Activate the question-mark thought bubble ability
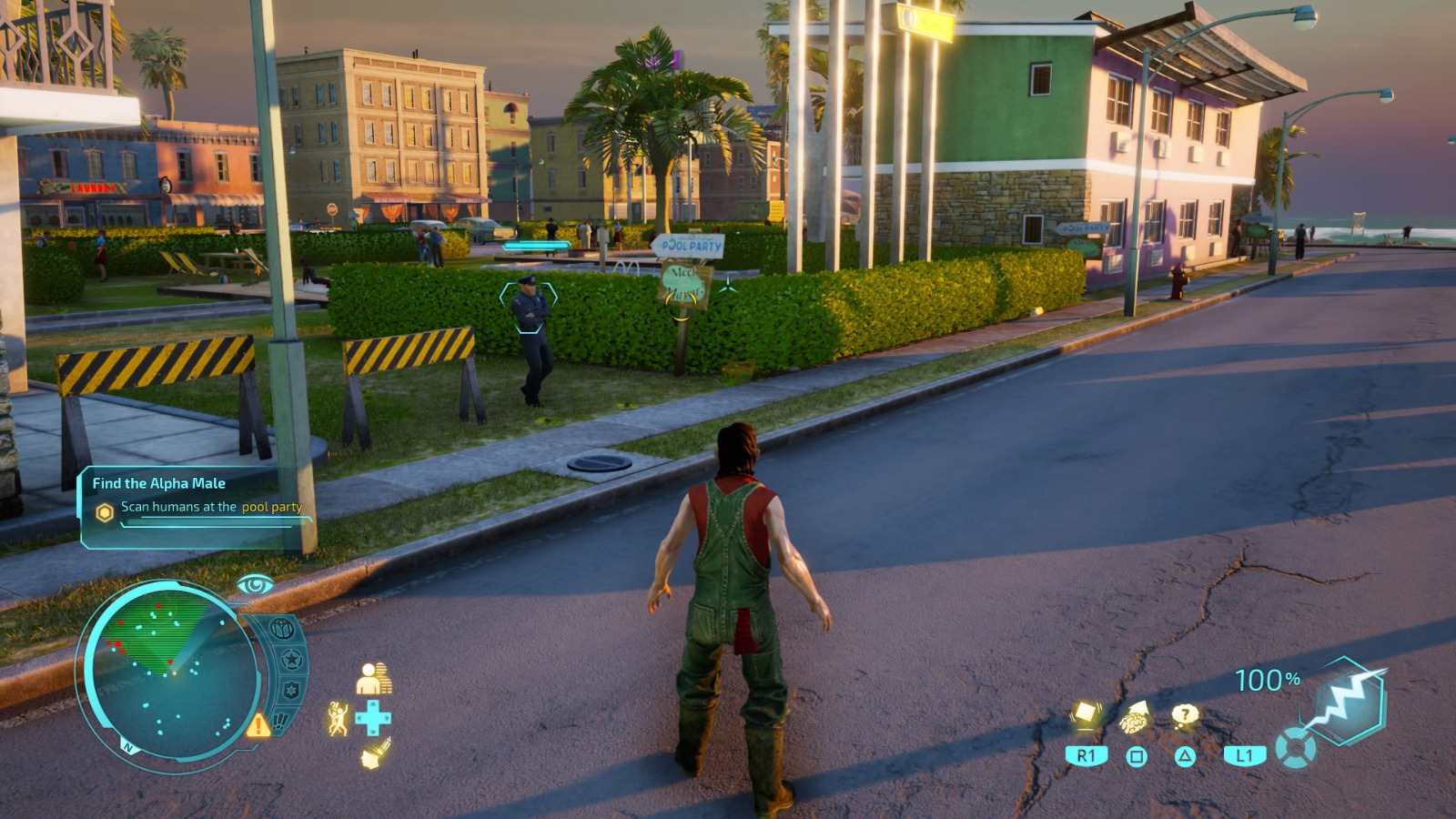Image resolution: width=1456 pixels, height=819 pixels. pos(1184,715)
